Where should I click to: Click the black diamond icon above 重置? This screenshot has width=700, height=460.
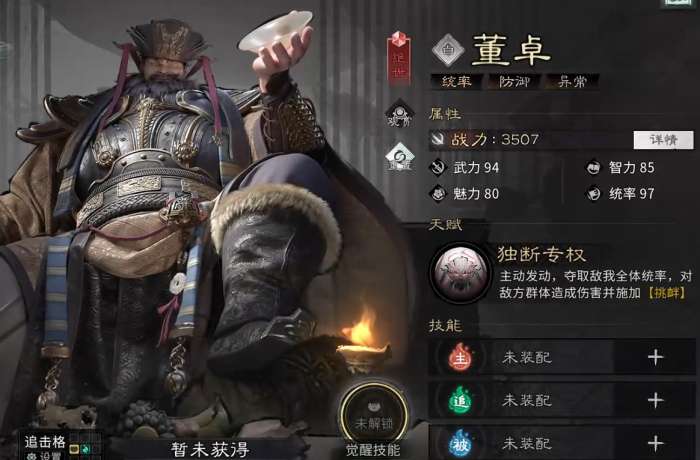click(x=400, y=114)
